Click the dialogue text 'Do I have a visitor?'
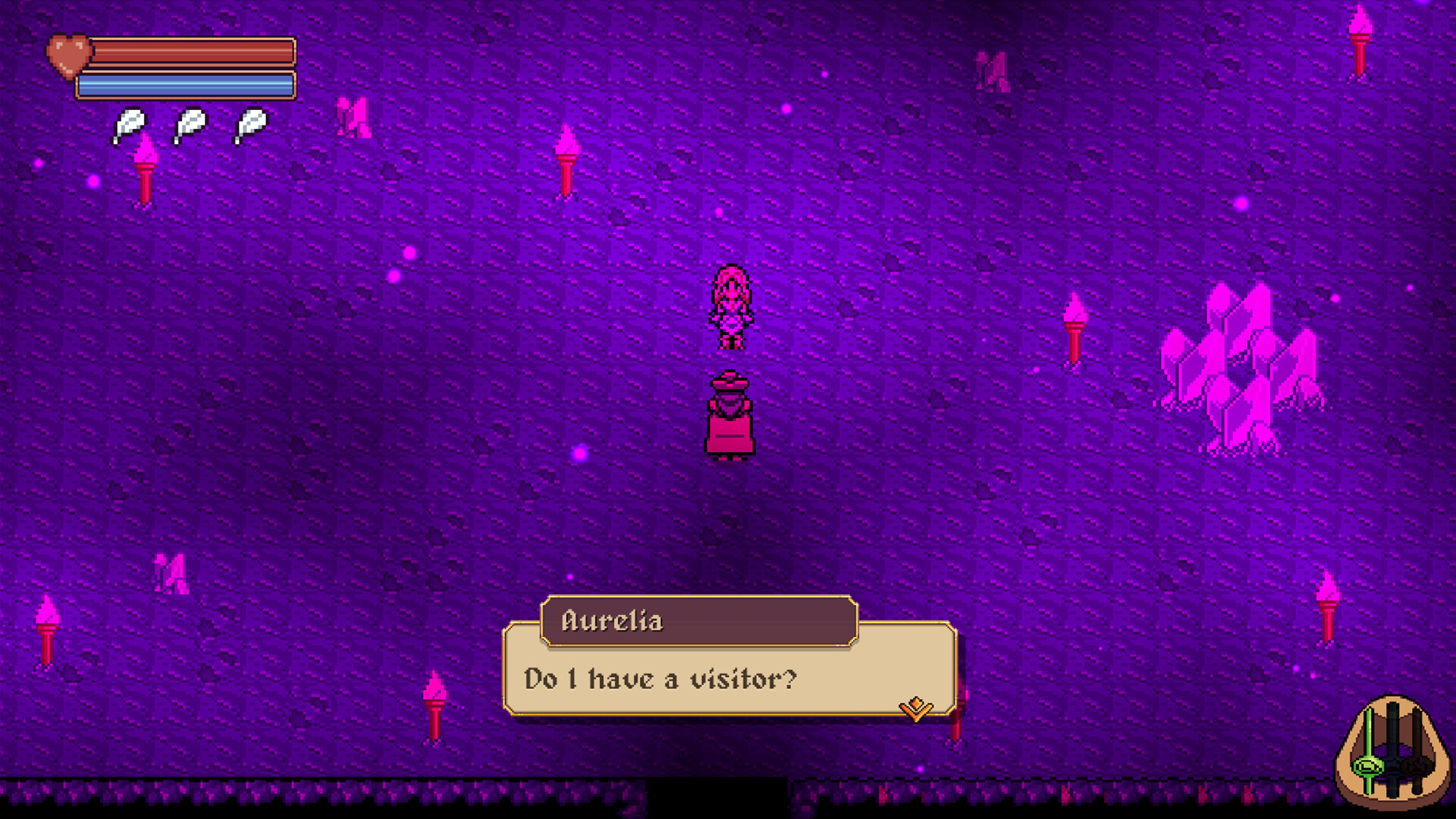 [x=659, y=679]
